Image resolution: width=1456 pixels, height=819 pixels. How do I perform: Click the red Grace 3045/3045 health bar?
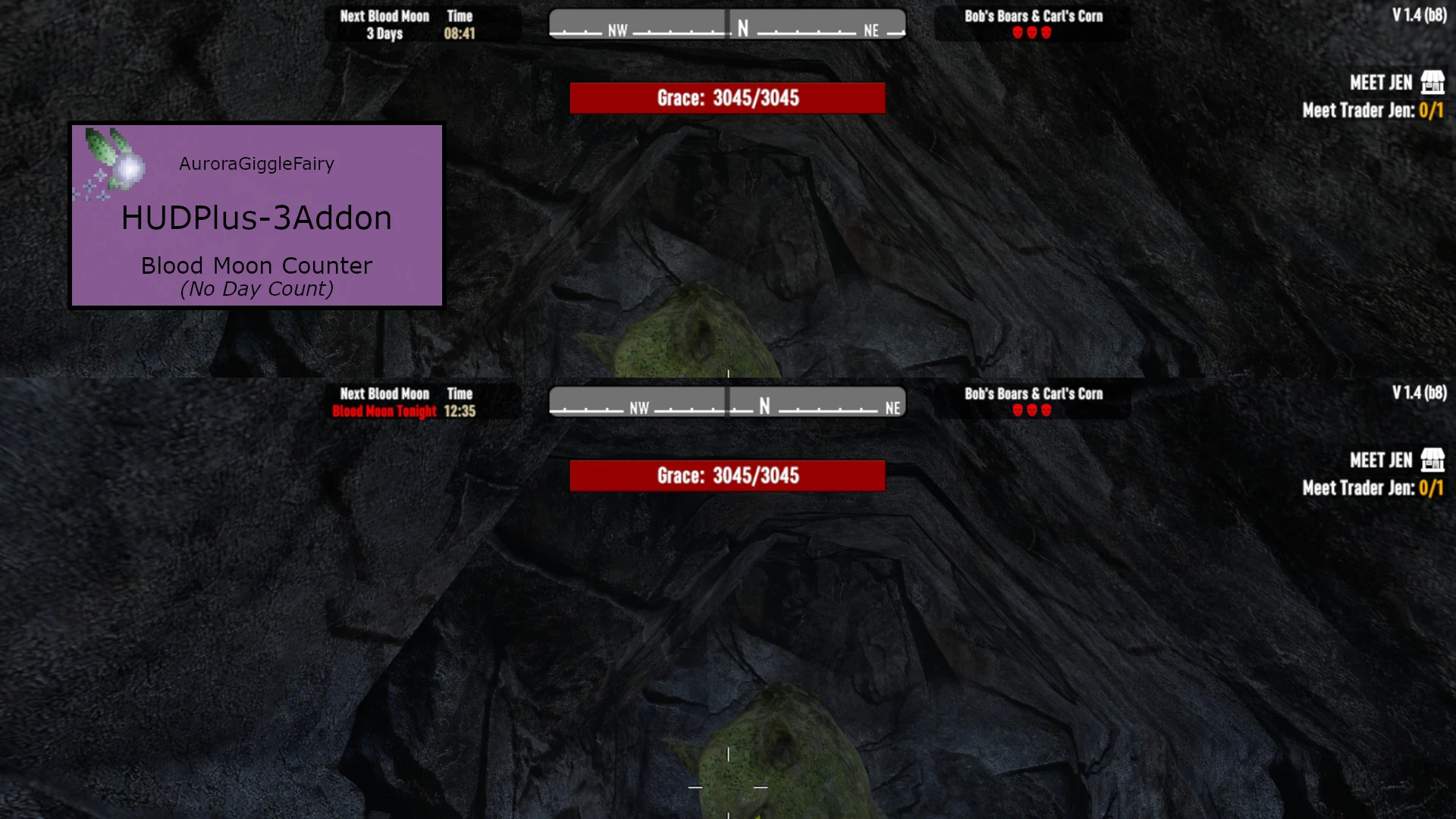[x=727, y=97]
